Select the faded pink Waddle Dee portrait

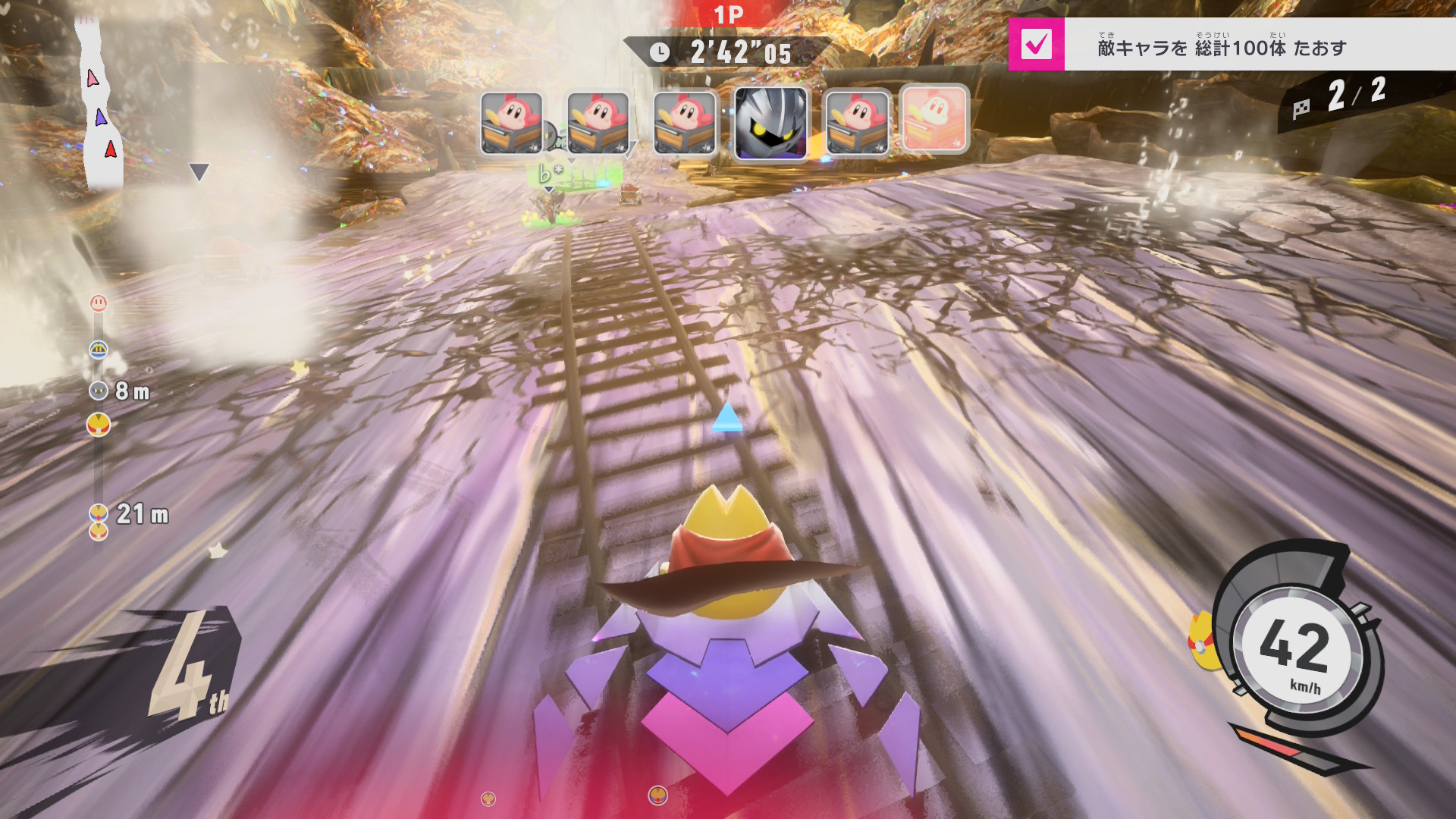click(x=934, y=120)
